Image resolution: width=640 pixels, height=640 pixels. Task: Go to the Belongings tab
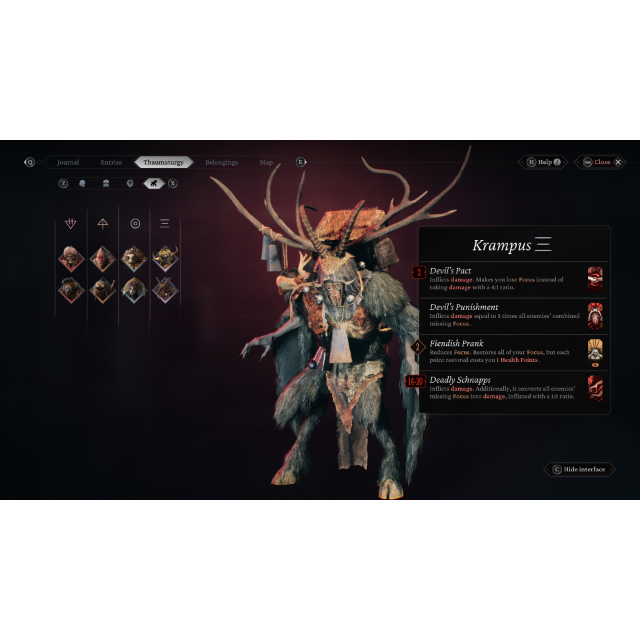click(221, 162)
